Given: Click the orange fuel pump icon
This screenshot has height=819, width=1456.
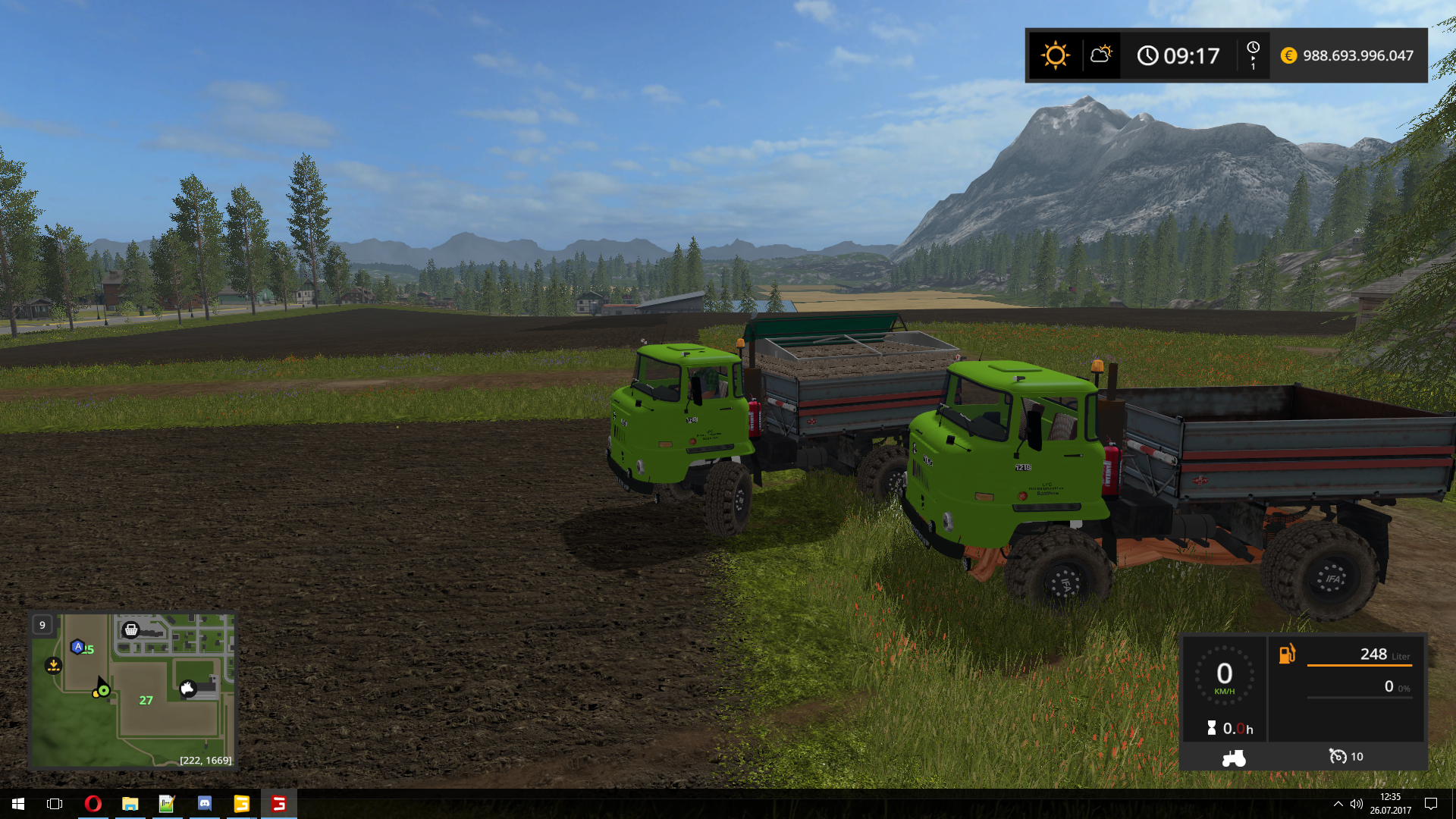Looking at the screenshot, I should (x=1287, y=654).
